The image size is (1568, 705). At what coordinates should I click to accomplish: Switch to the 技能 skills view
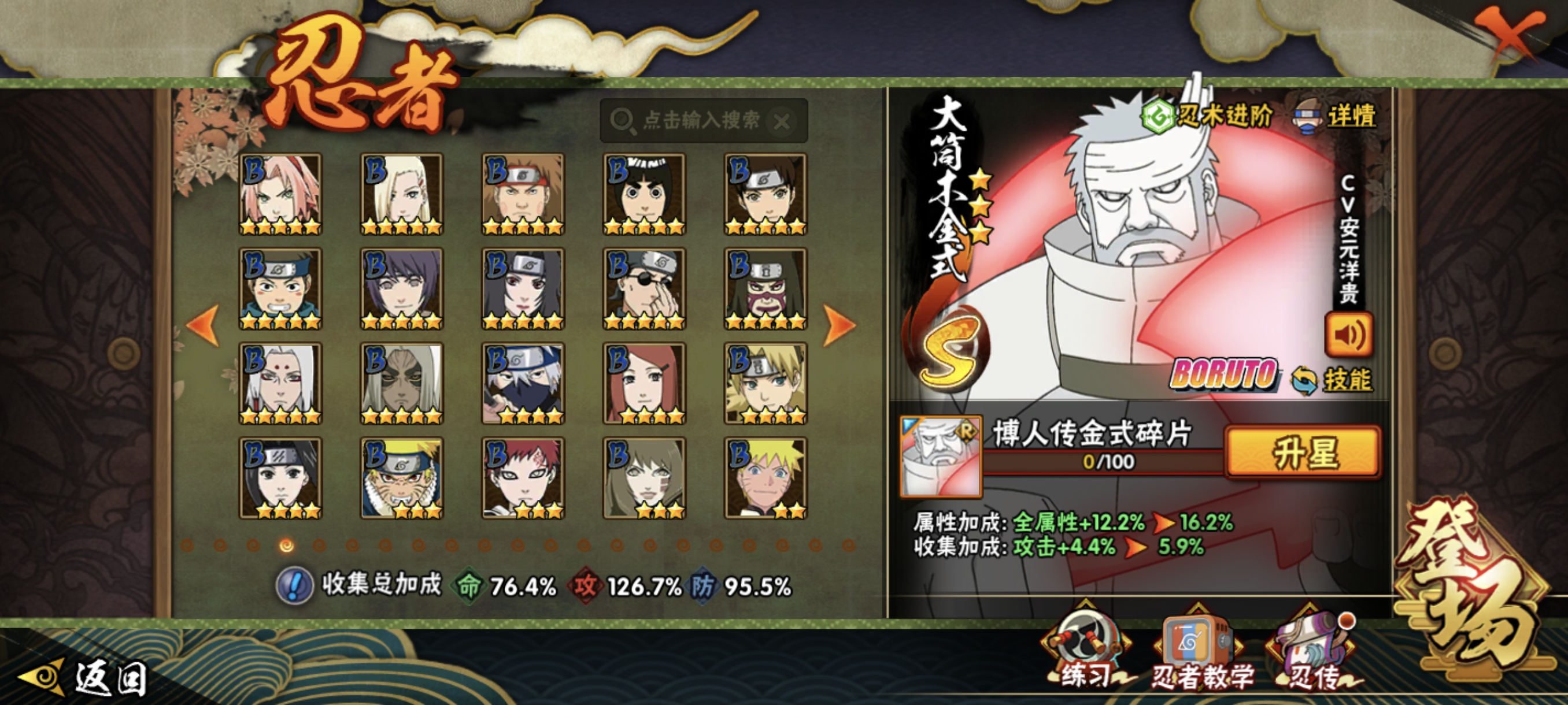tap(1333, 380)
